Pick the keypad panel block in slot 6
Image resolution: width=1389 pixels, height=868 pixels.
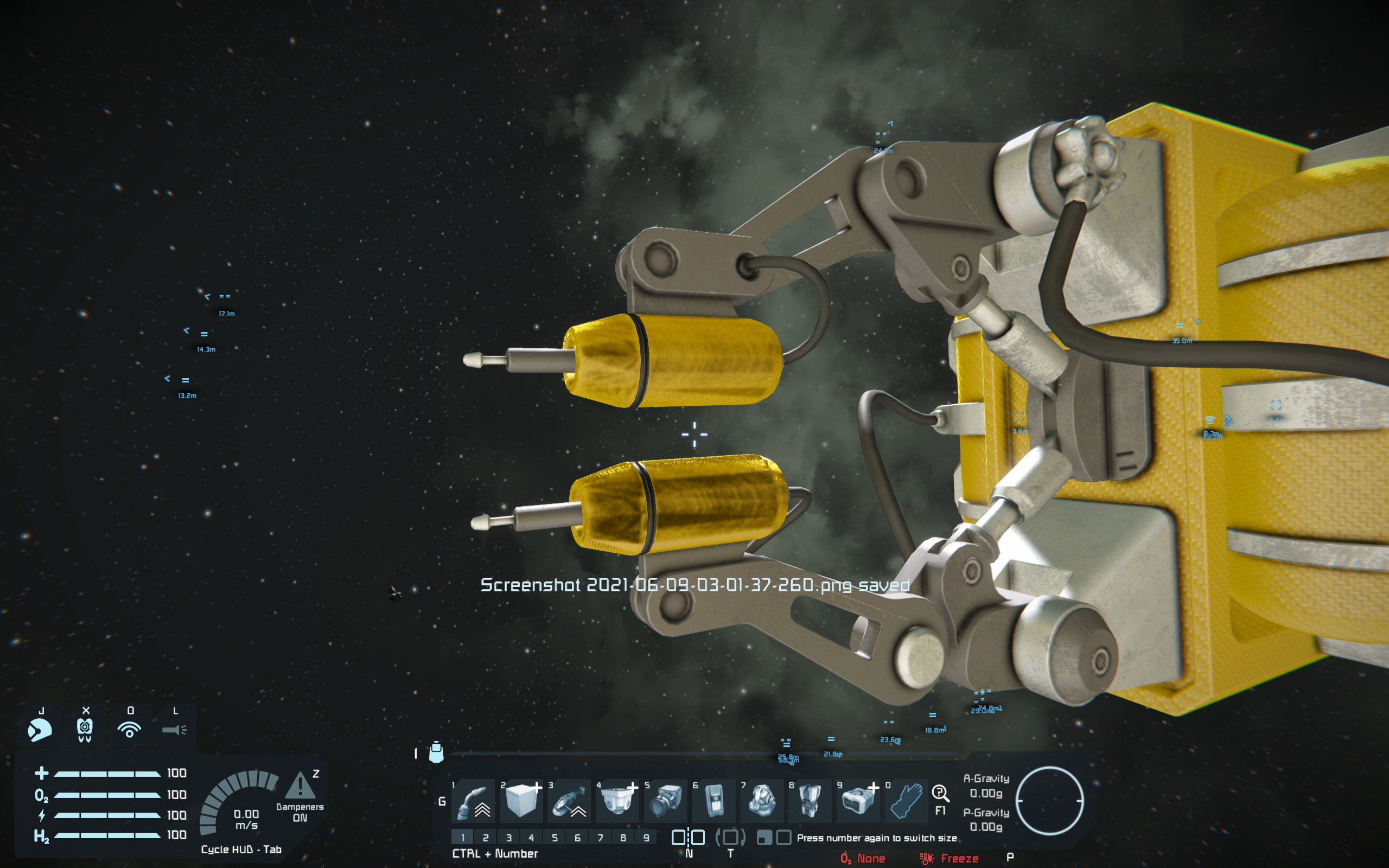tap(713, 800)
